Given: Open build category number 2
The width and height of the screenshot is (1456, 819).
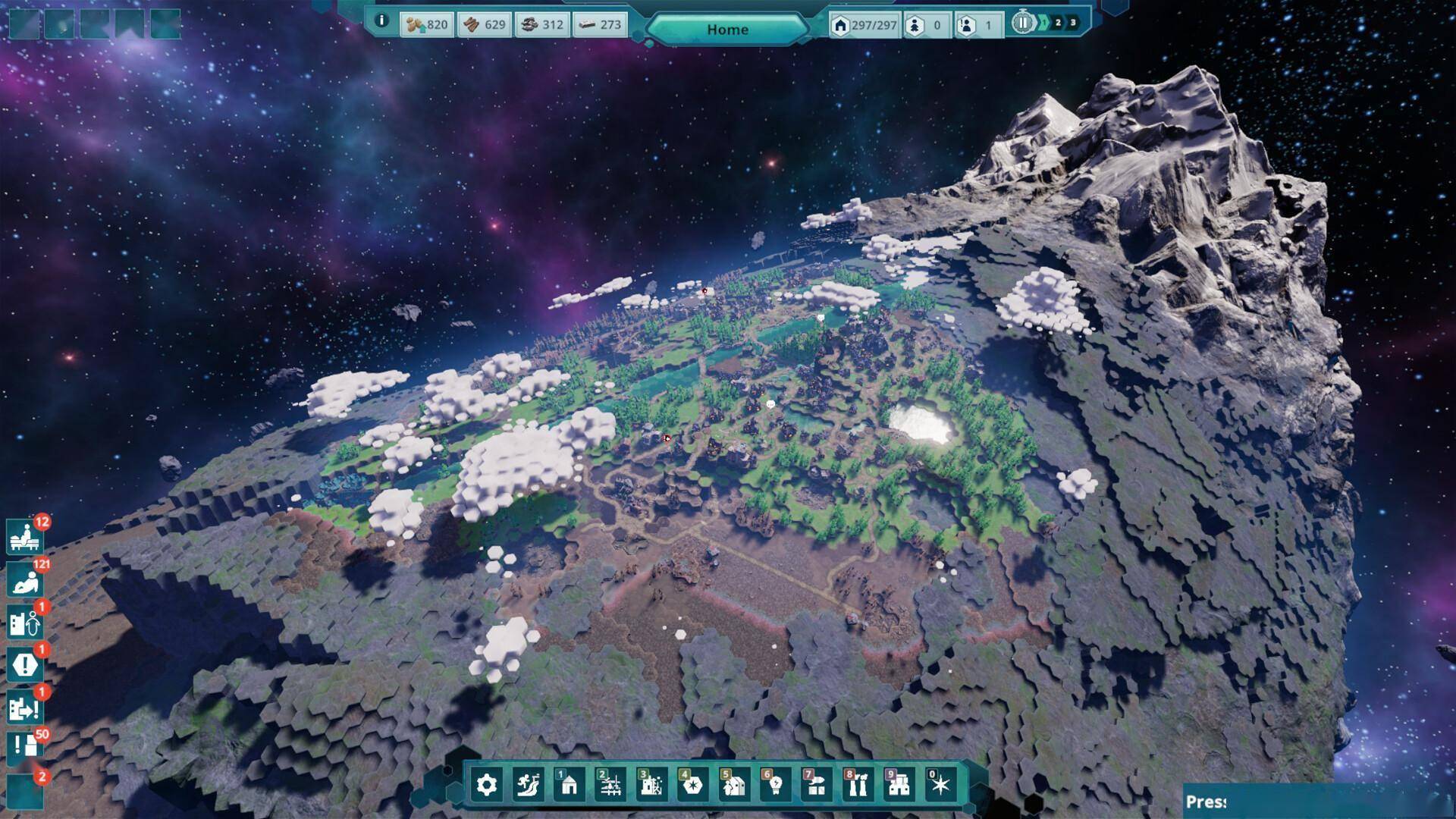Looking at the screenshot, I should click(610, 785).
